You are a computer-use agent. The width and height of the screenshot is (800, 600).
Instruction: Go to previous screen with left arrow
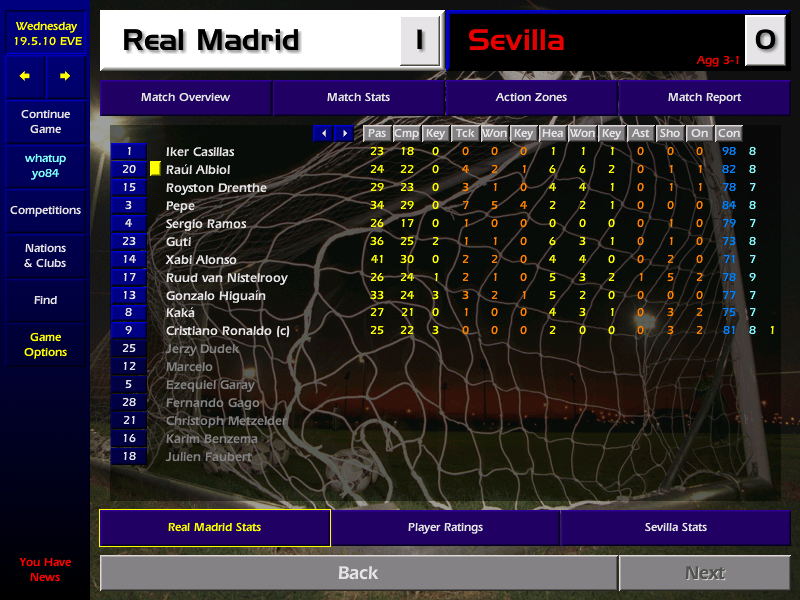pos(25,76)
